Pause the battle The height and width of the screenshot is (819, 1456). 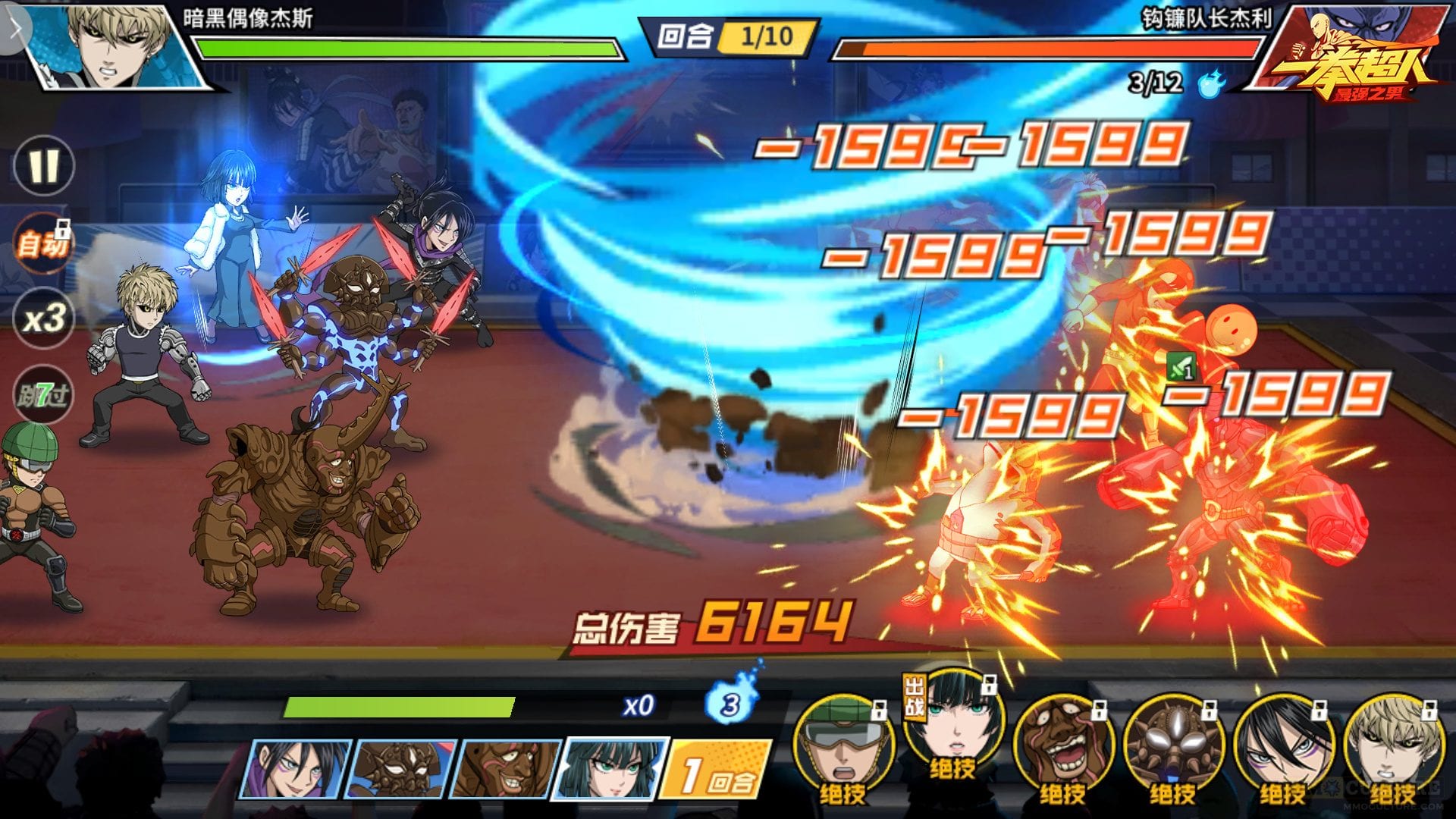[44, 165]
